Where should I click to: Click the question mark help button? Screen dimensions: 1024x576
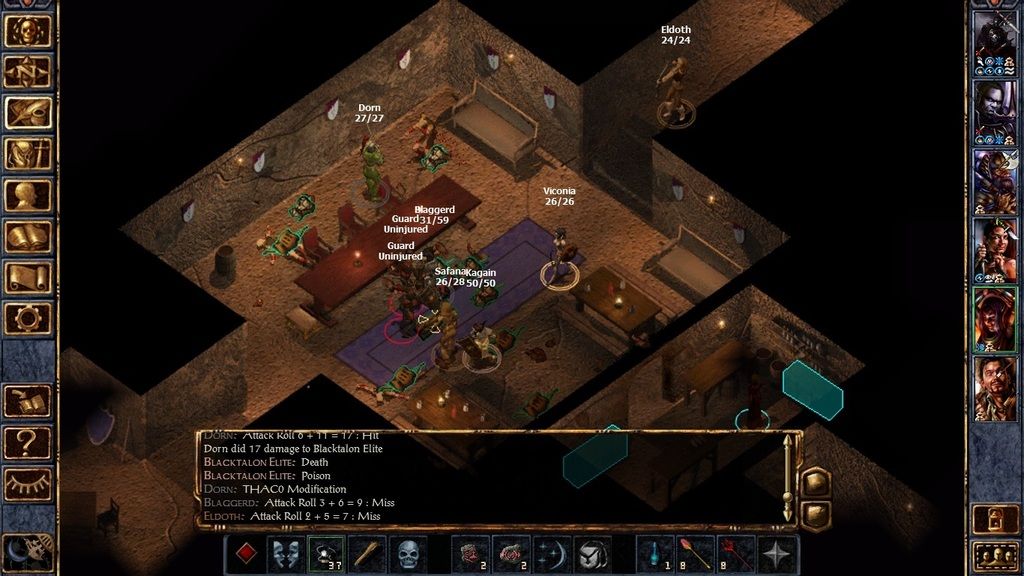click(28, 441)
